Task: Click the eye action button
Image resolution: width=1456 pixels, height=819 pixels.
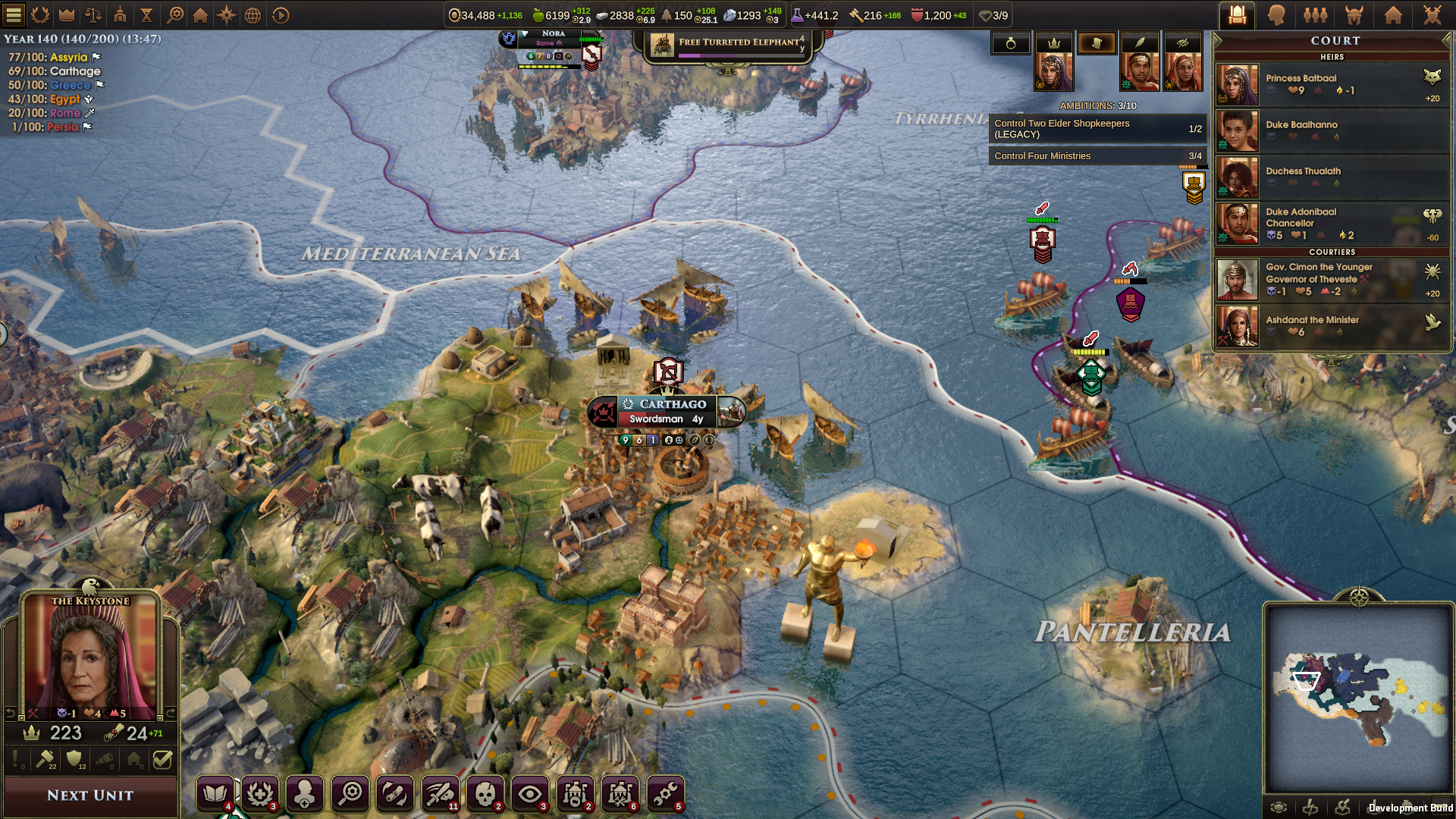Action: (x=529, y=794)
